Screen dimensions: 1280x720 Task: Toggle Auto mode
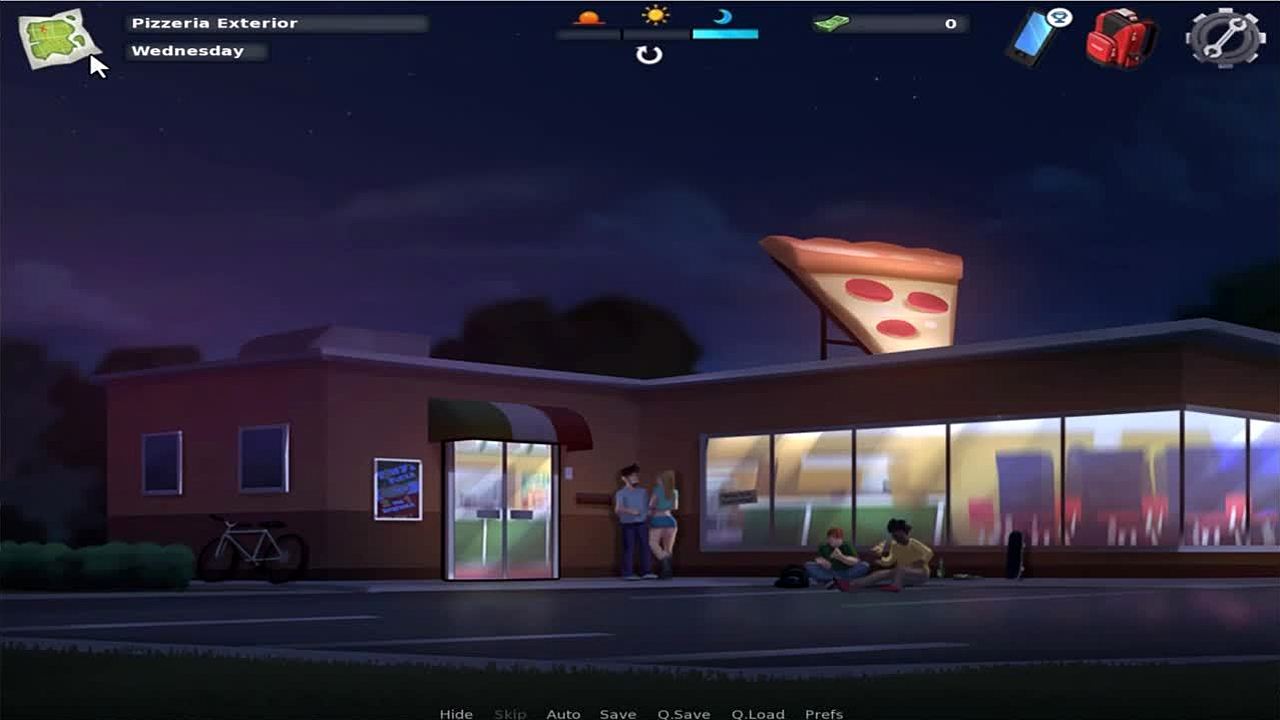click(x=563, y=713)
